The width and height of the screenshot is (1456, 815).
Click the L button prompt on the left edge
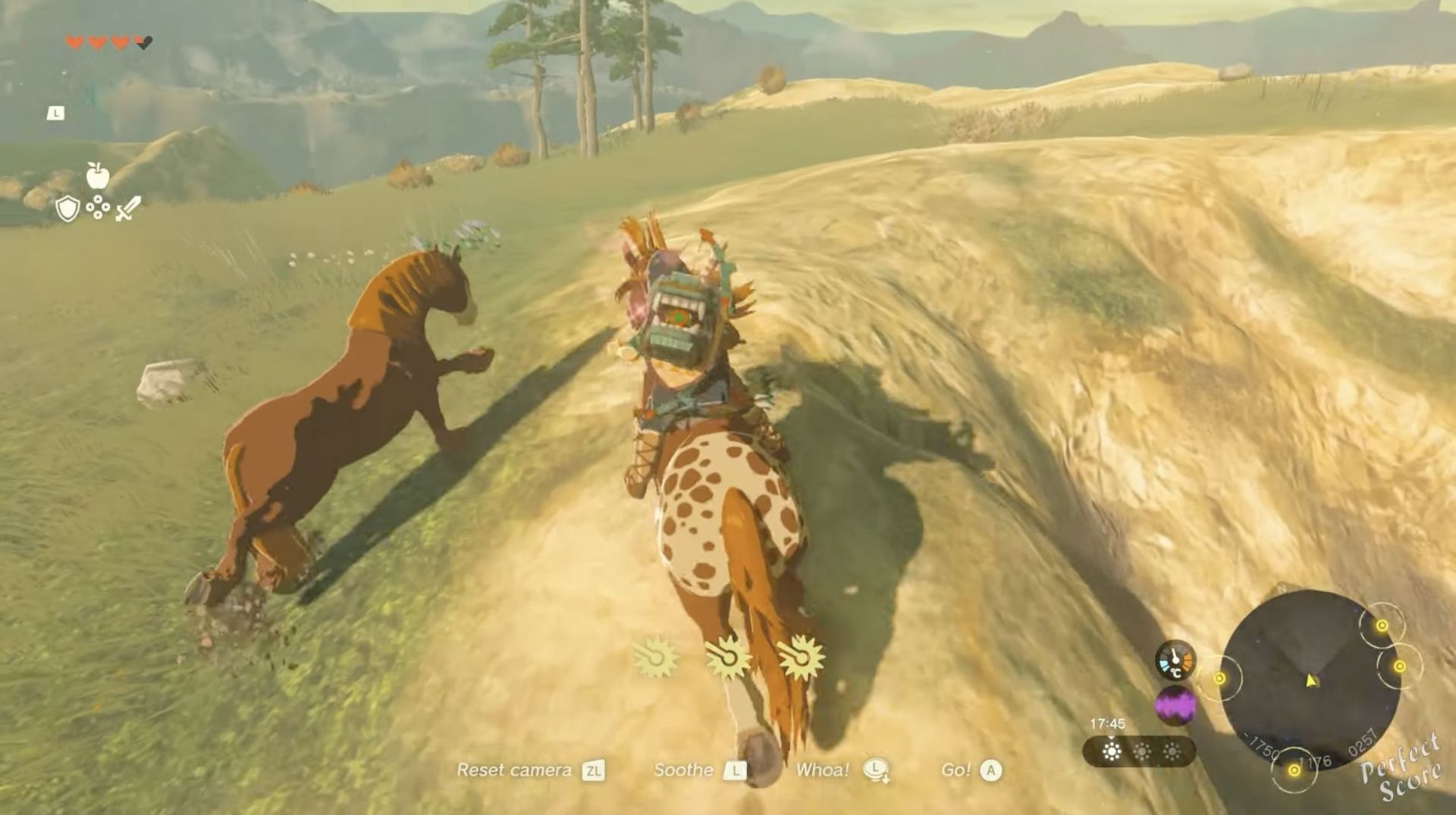[55, 114]
